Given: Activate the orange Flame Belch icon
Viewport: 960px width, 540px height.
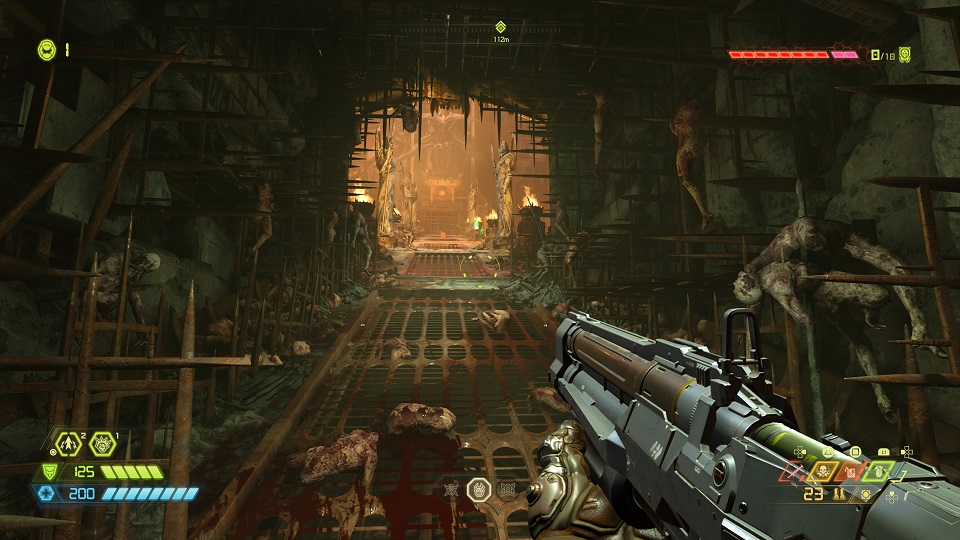Looking at the screenshot, I should (851, 470).
